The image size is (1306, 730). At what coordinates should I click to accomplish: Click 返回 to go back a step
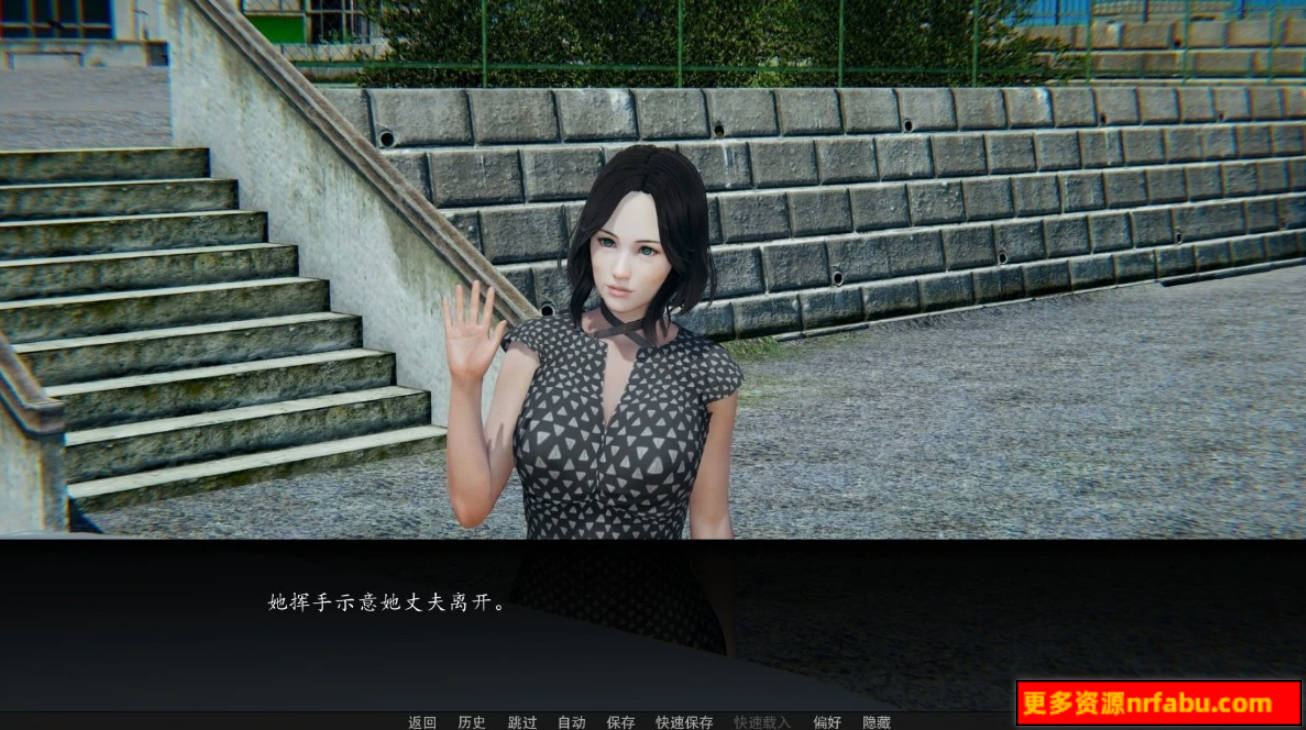pyautogui.click(x=421, y=722)
